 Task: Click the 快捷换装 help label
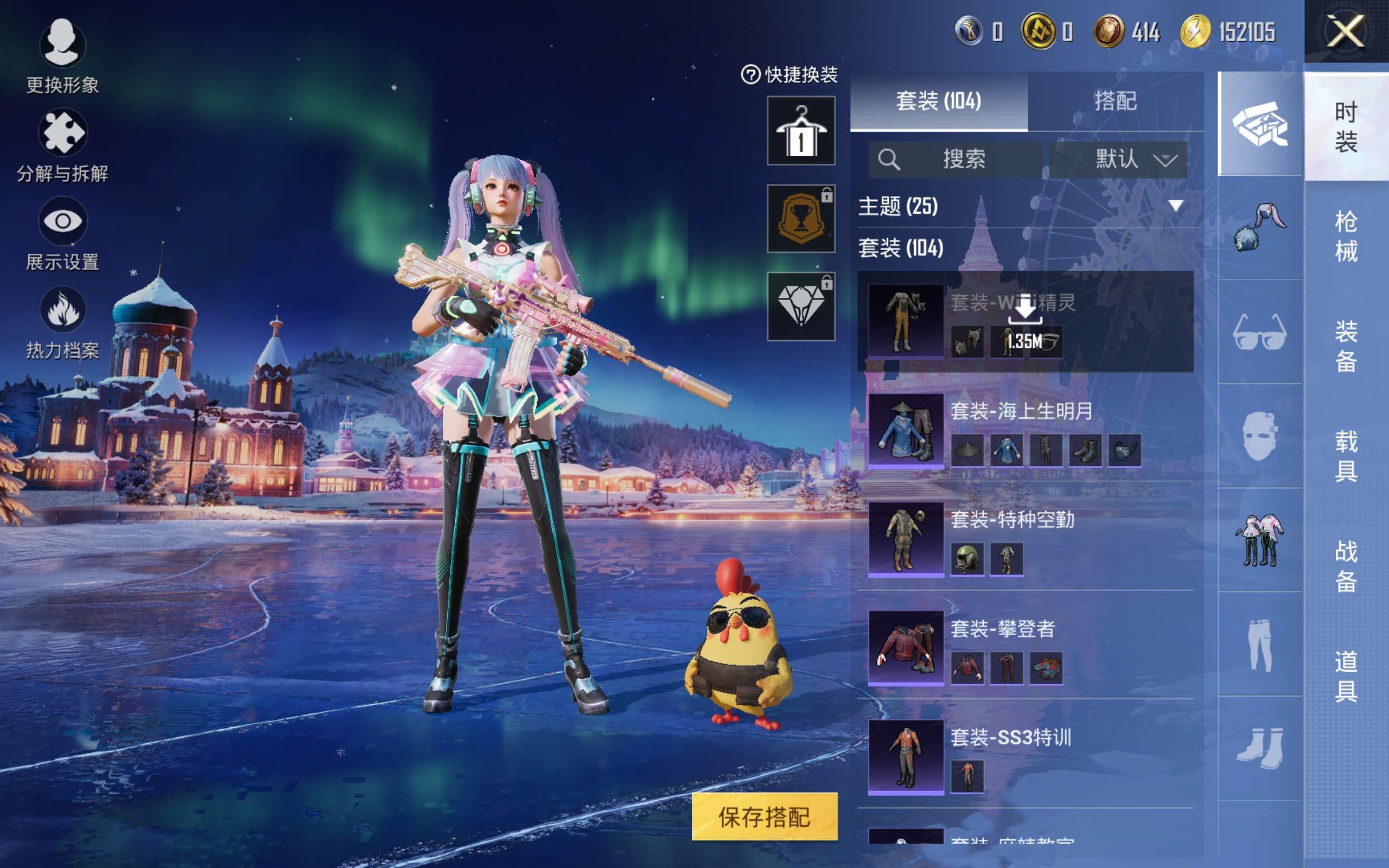click(791, 75)
